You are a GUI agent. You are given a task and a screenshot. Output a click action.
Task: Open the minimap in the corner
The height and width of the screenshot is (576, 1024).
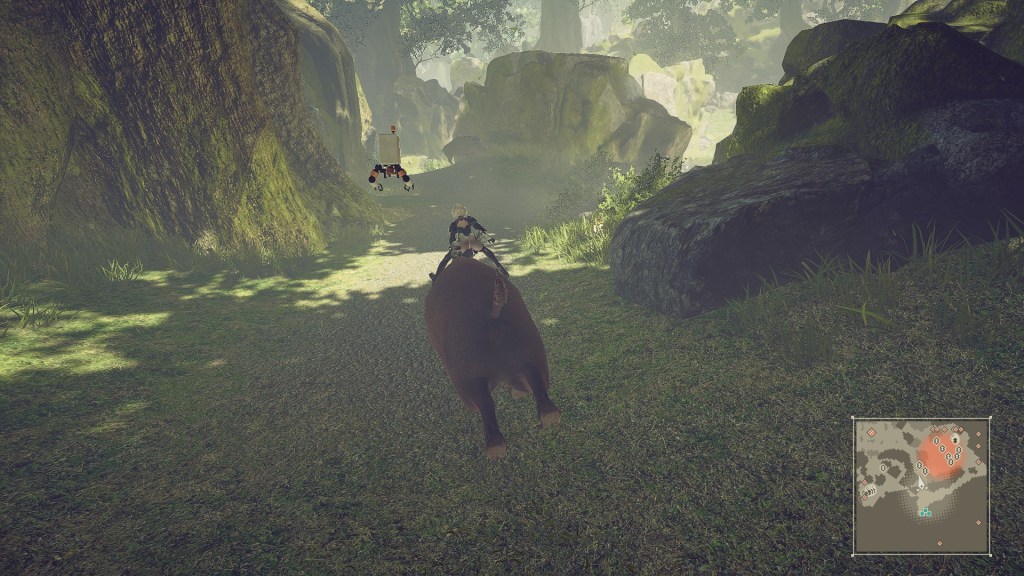point(921,486)
